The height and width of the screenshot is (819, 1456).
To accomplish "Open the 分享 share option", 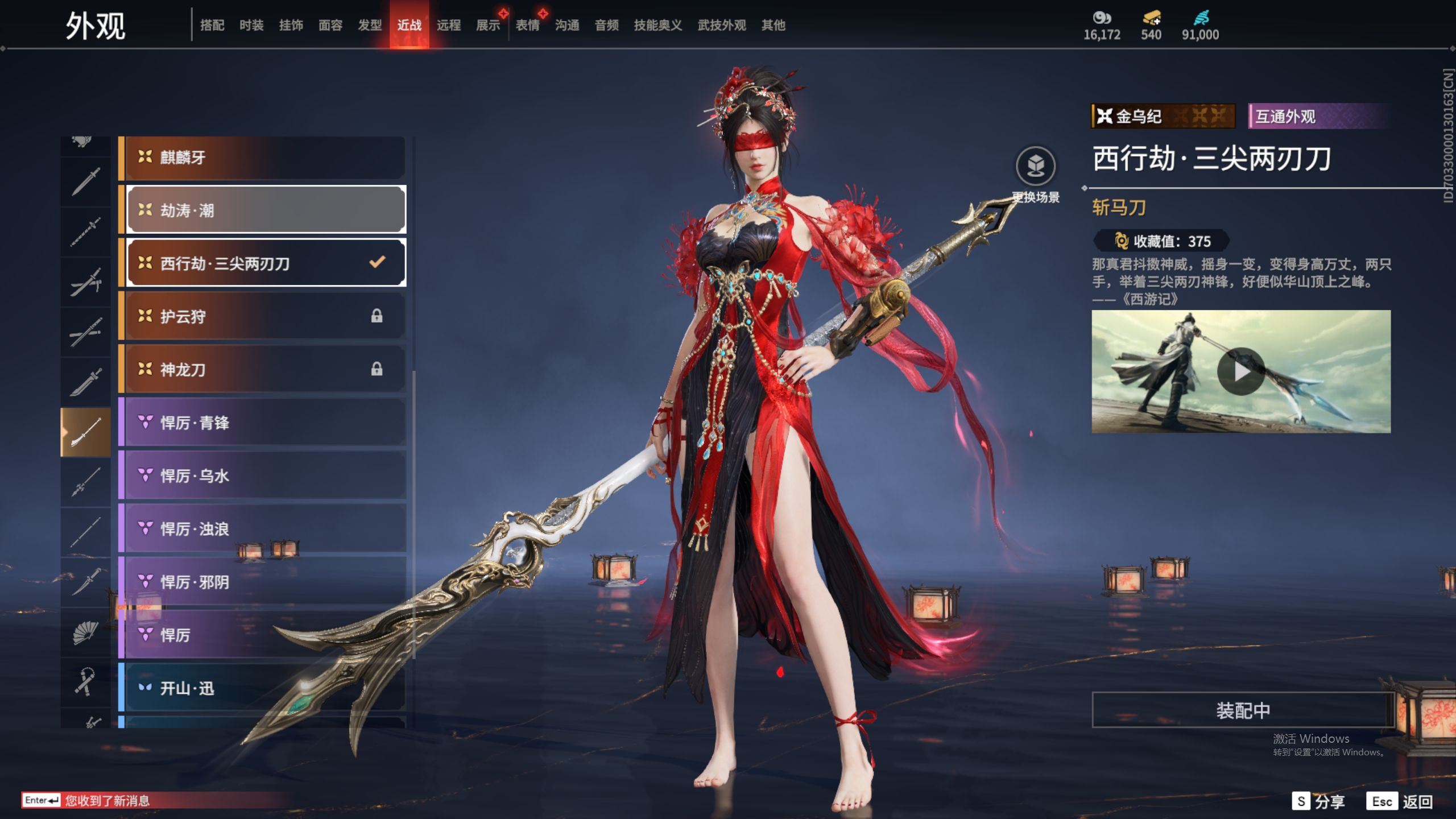I will pyautogui.click(x=1318, y=801).
